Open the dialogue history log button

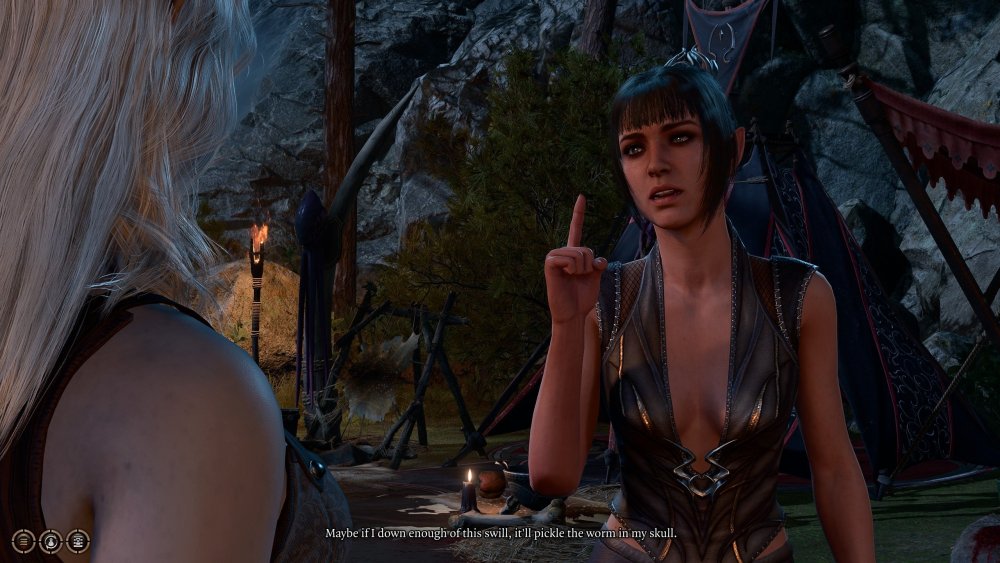22,541
